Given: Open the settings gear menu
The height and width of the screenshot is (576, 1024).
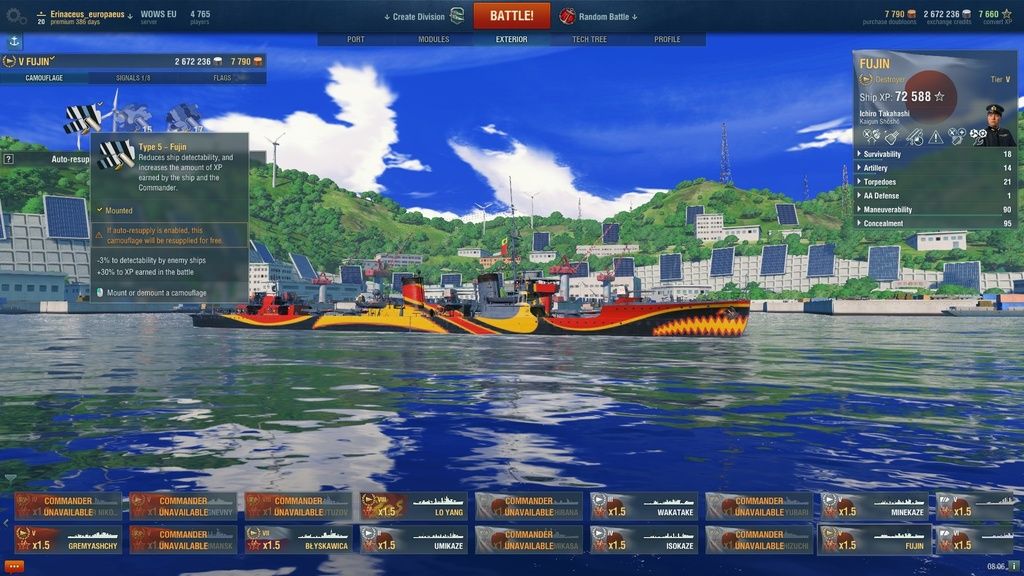Looking at the screenshot, I should tap(16, 16).
